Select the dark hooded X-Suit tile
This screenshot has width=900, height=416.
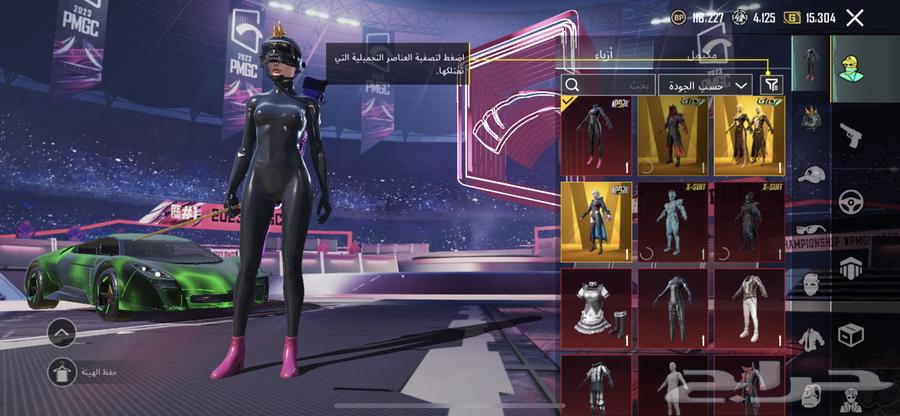749,220
